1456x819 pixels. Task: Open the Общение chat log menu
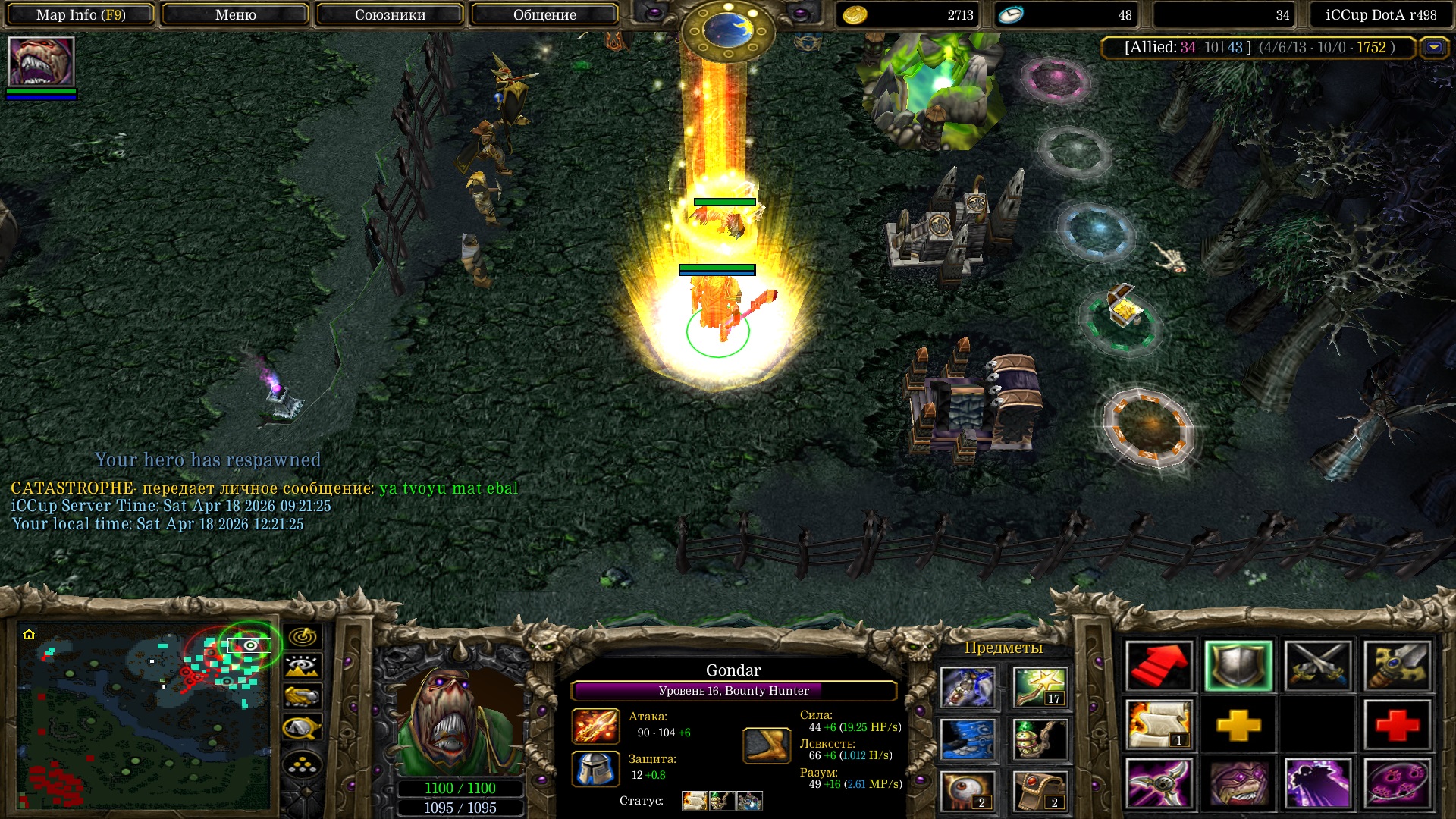544,14
